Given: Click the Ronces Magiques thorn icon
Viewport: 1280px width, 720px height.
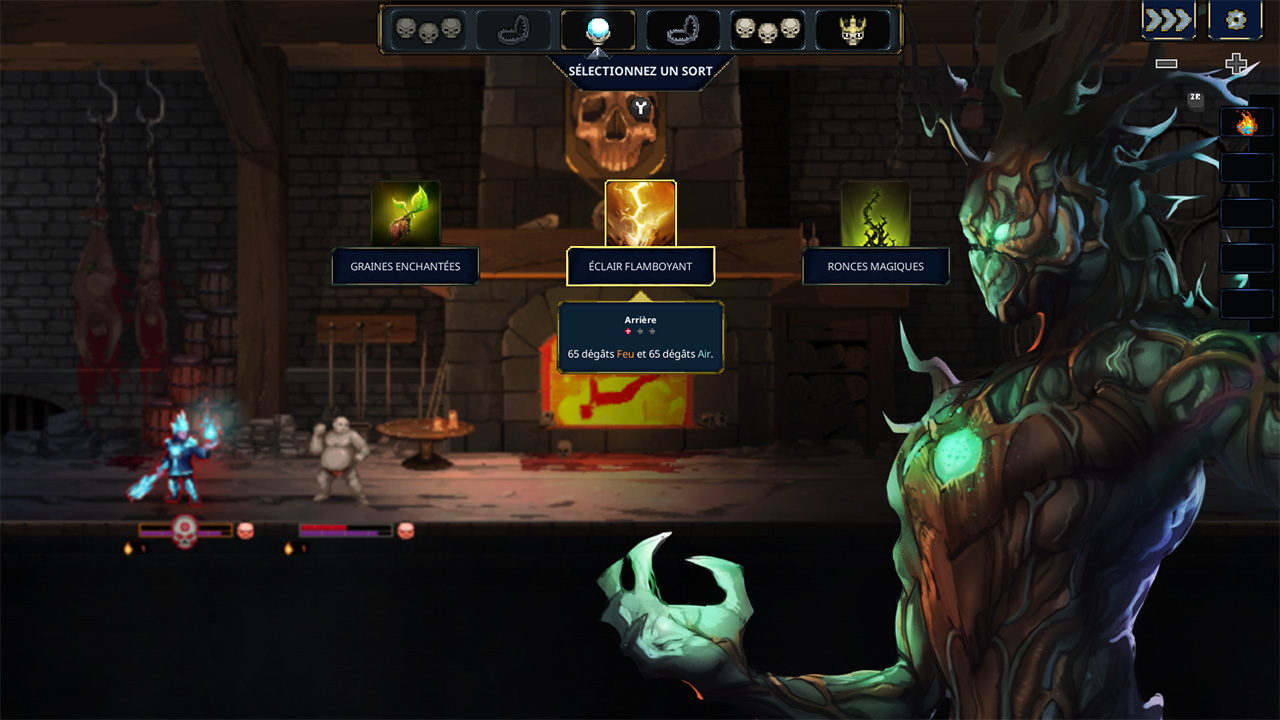Looking at the screenshot, I should (875, 214).
